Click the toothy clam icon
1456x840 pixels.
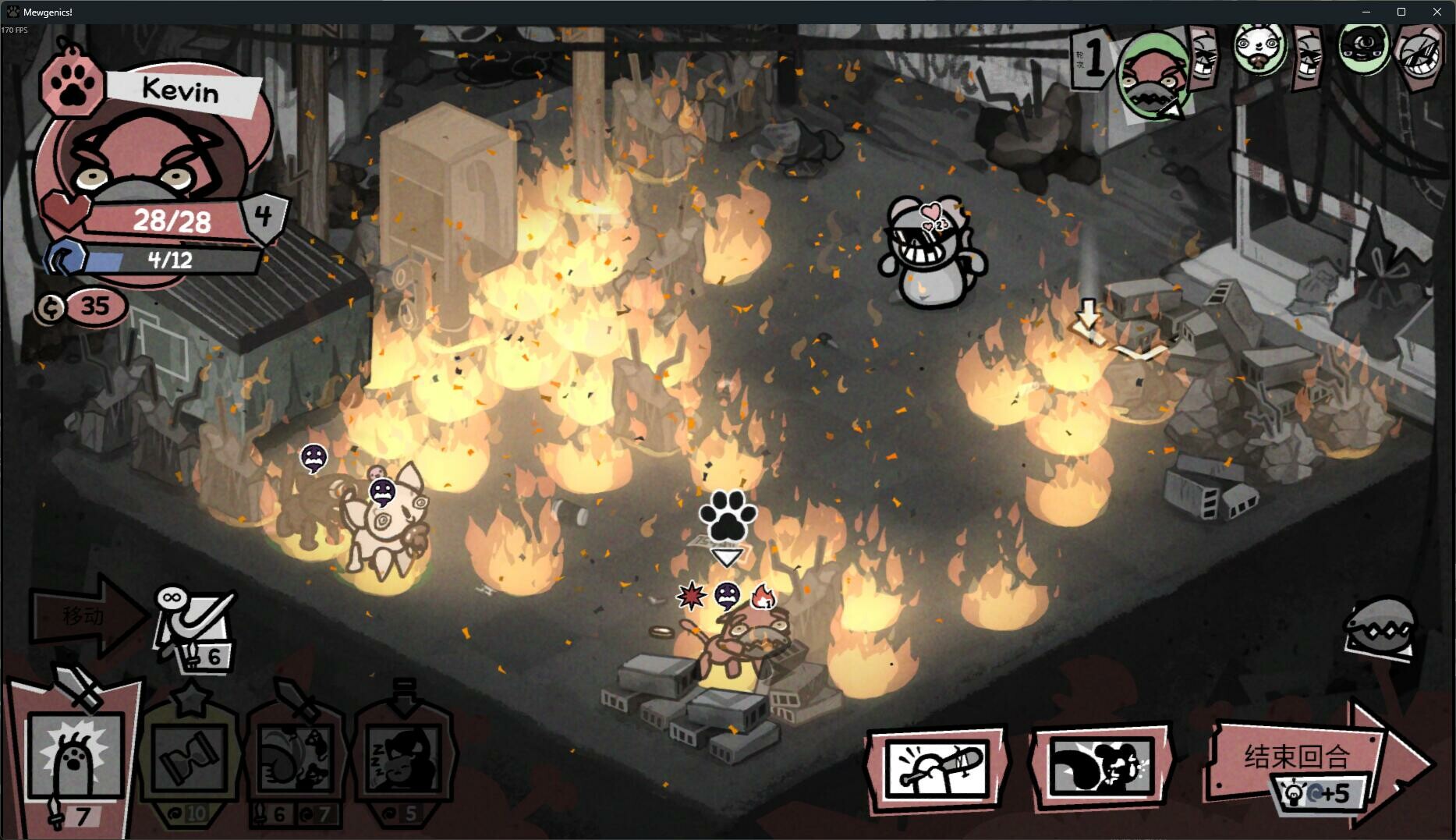[1381, 628]
